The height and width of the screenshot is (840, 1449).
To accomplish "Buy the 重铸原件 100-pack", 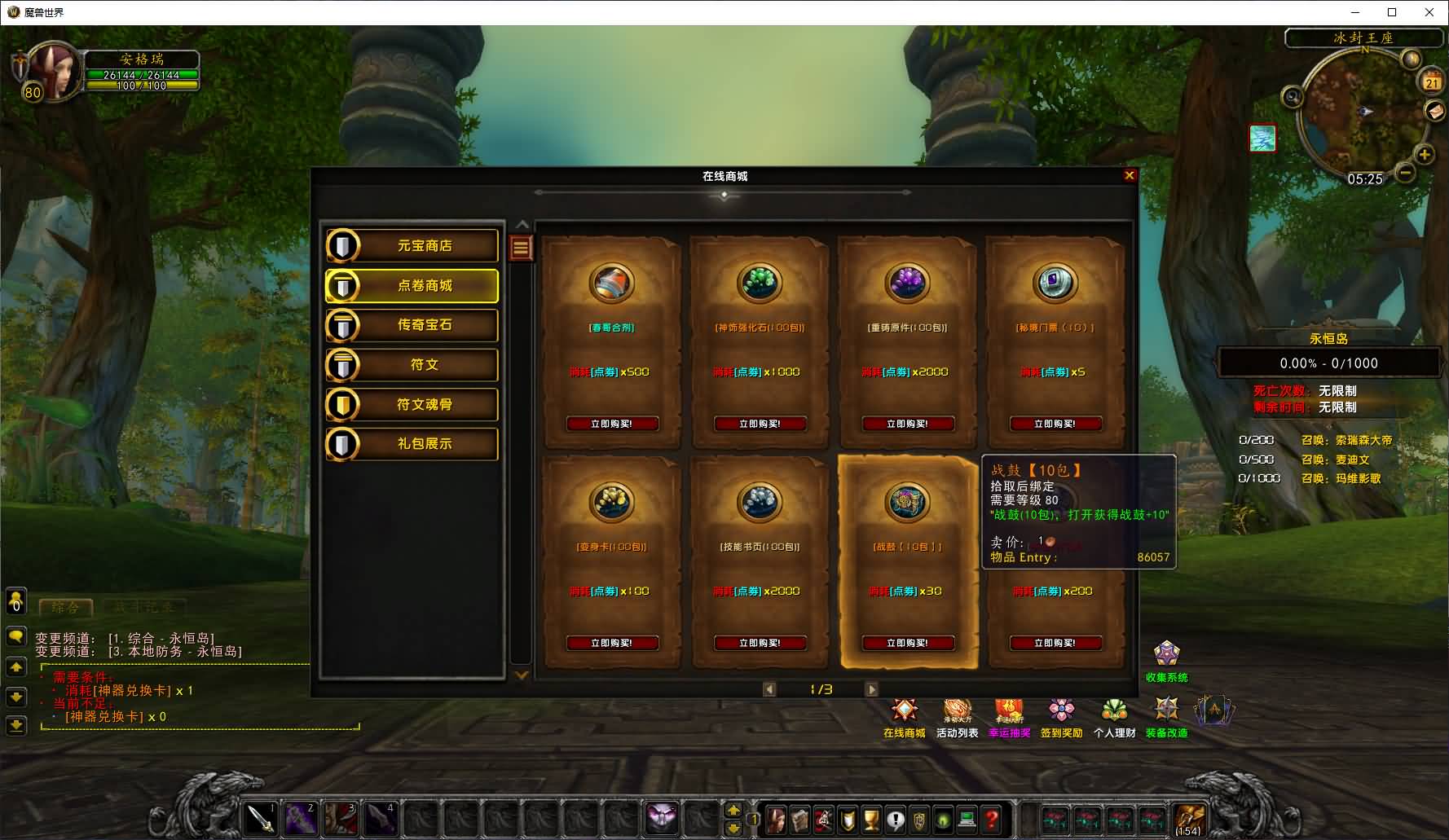I will [907, 424].
